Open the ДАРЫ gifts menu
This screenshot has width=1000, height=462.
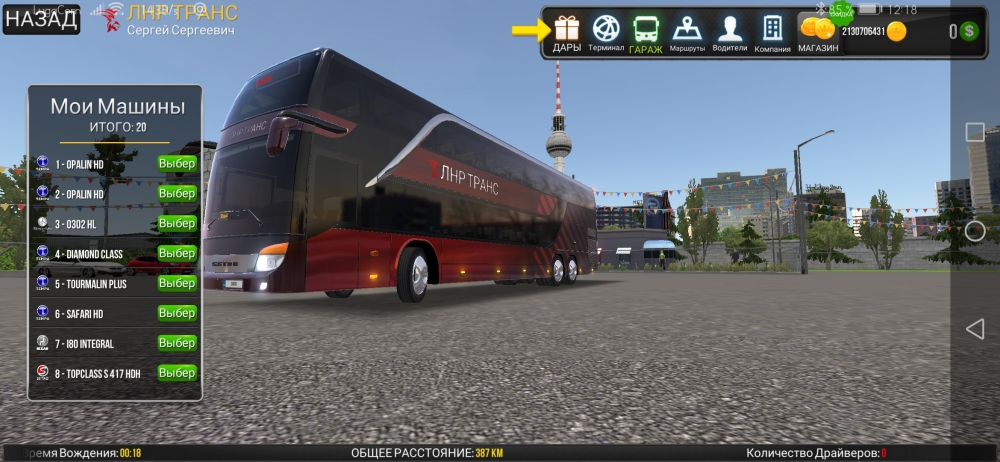pyautogui.click(x=567, y=33)
